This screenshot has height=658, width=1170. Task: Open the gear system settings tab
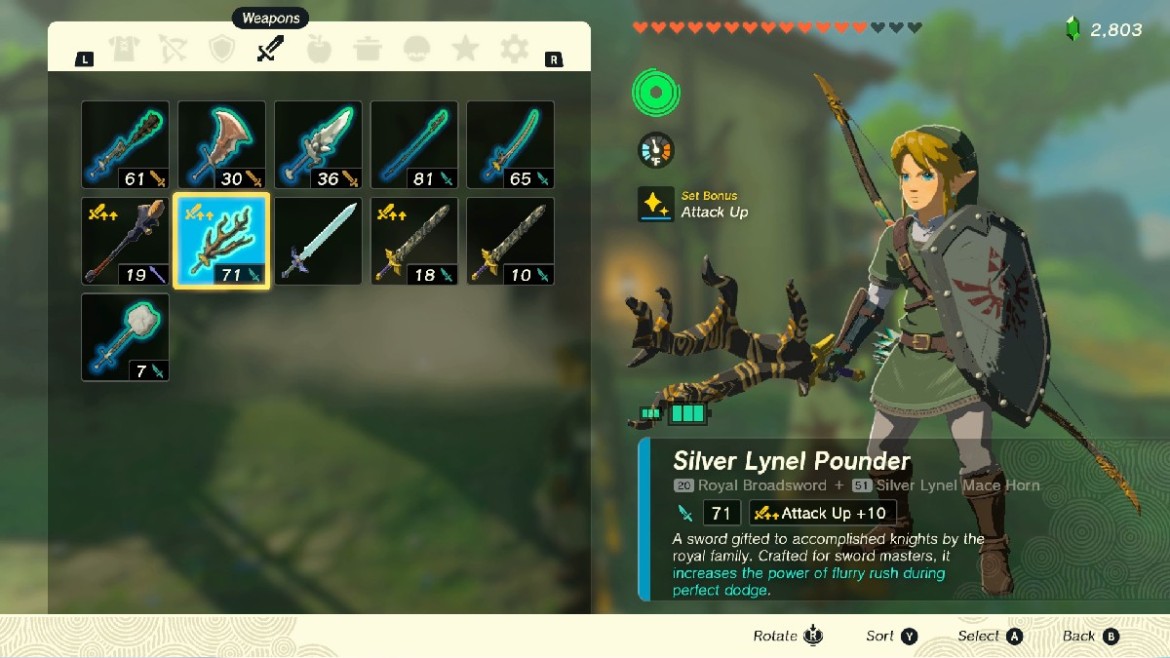[514, 49]
